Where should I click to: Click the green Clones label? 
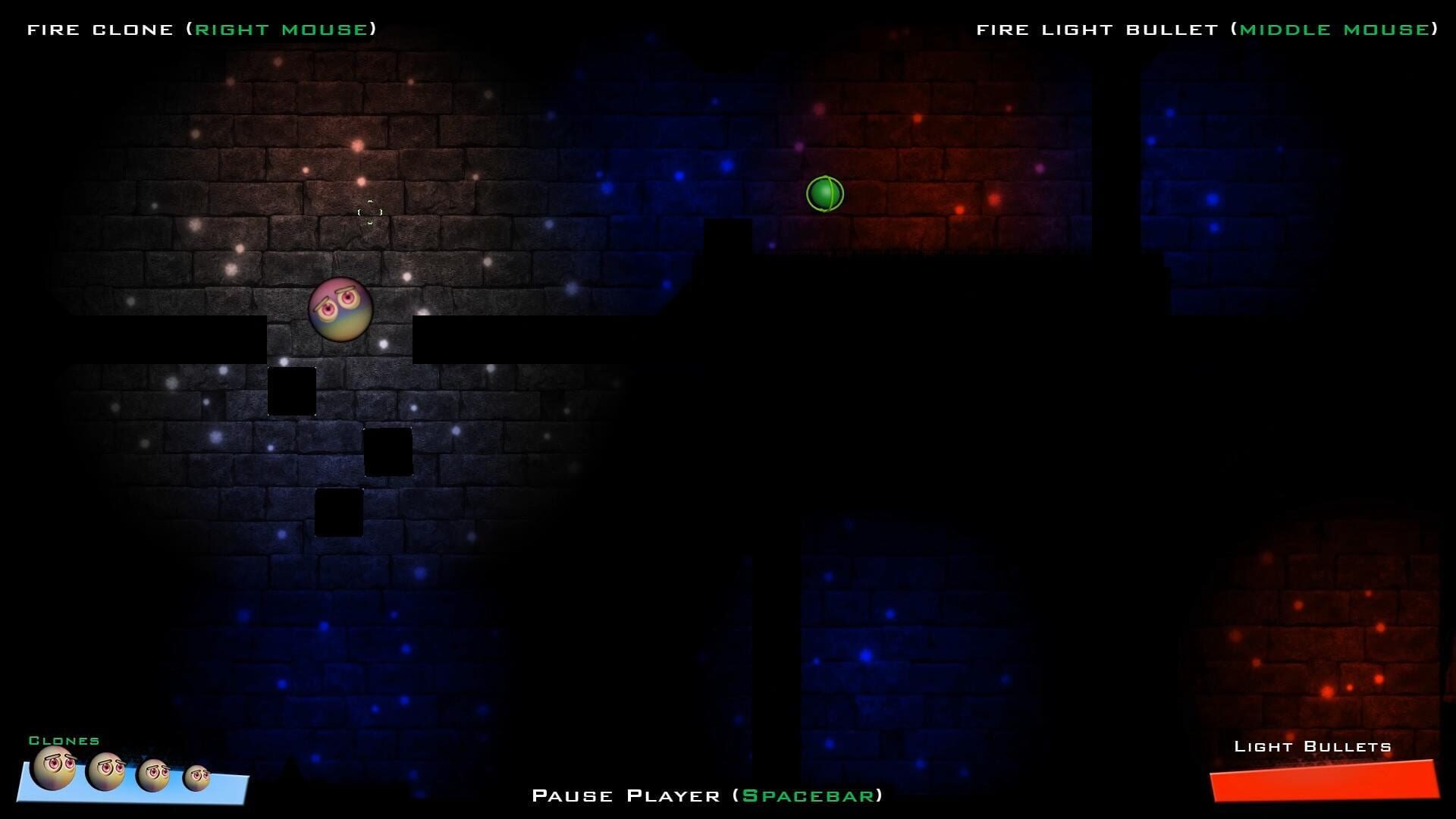[64, 741]
